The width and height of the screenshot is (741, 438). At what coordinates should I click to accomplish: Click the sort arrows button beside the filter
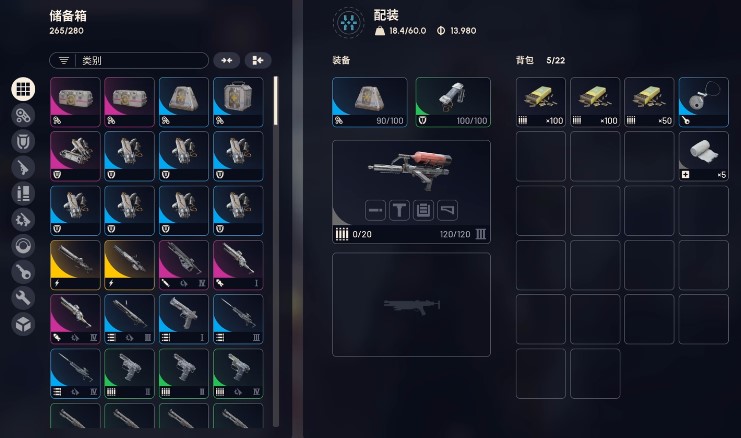[227, 61]
